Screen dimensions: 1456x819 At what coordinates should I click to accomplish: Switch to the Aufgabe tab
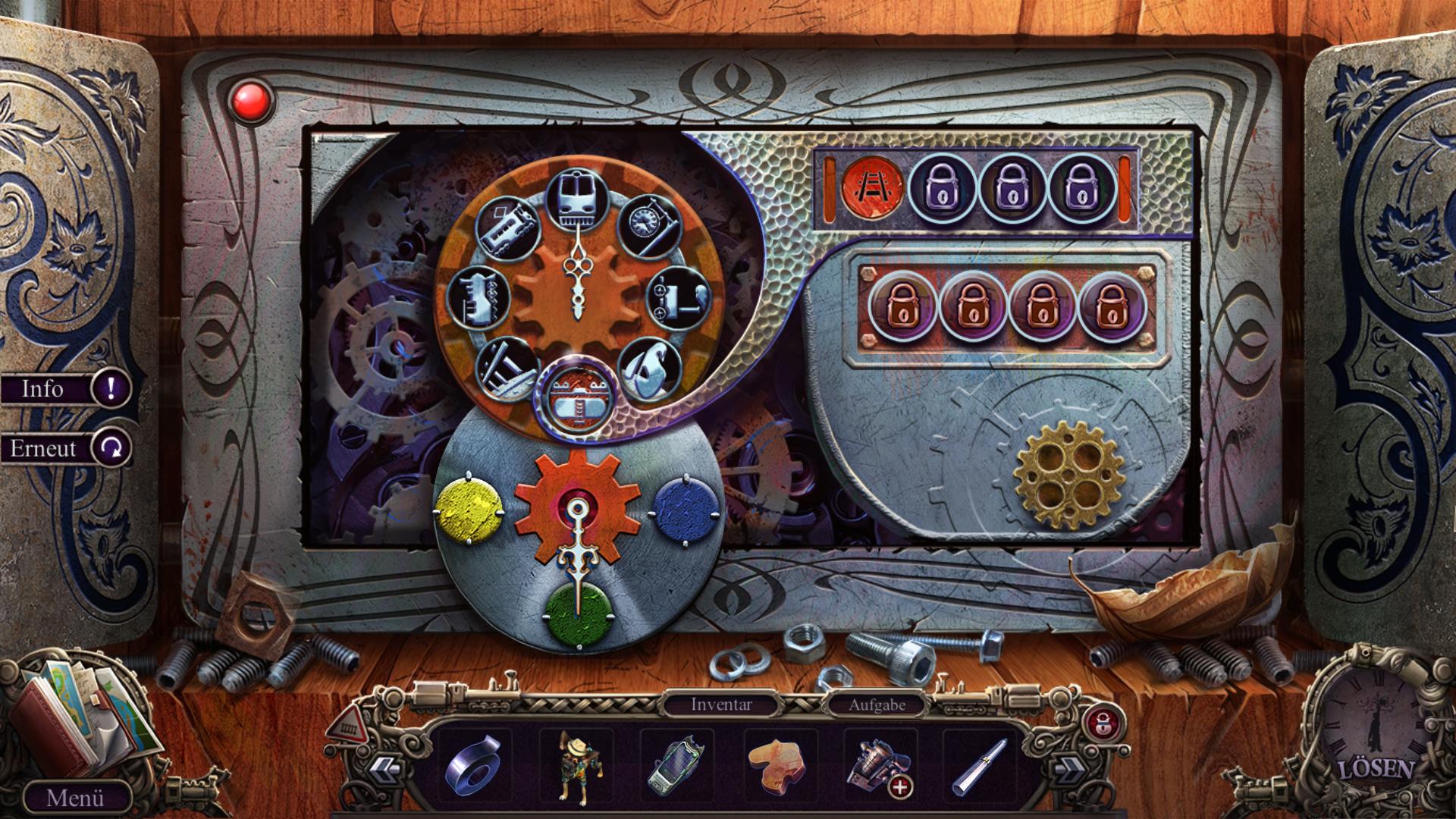coord(877,704)
